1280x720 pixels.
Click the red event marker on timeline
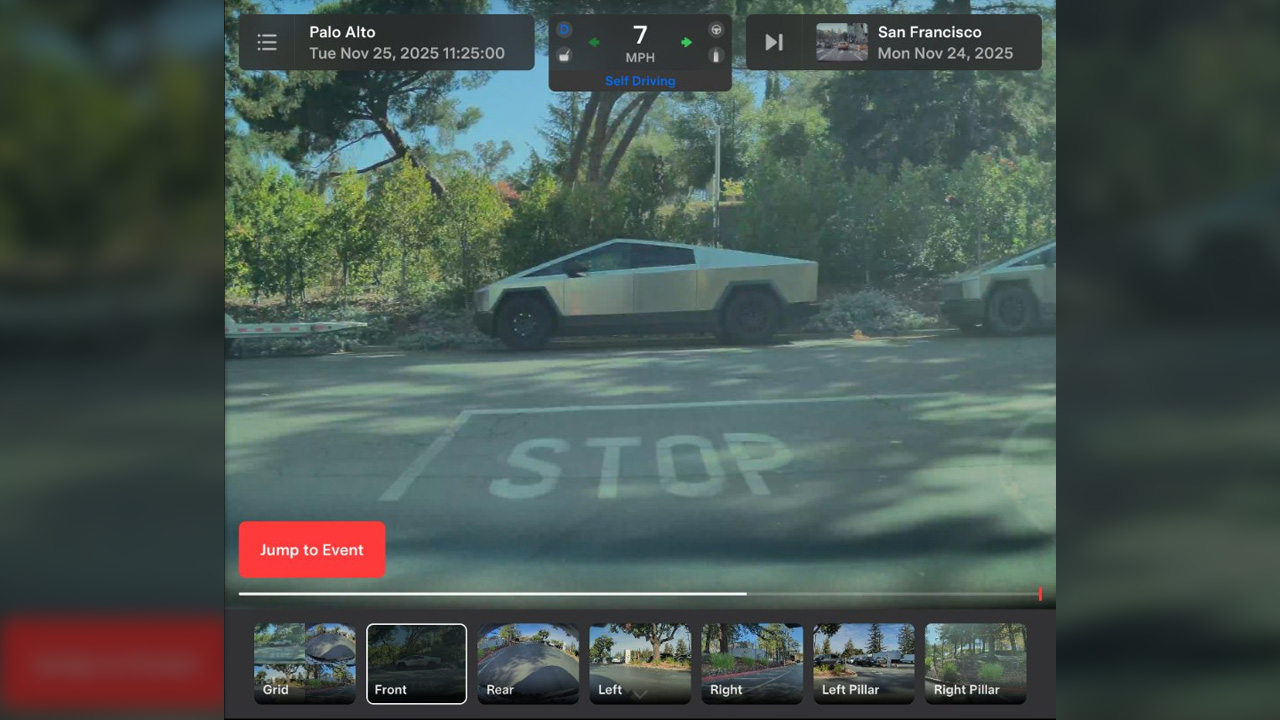(1040, 594)
